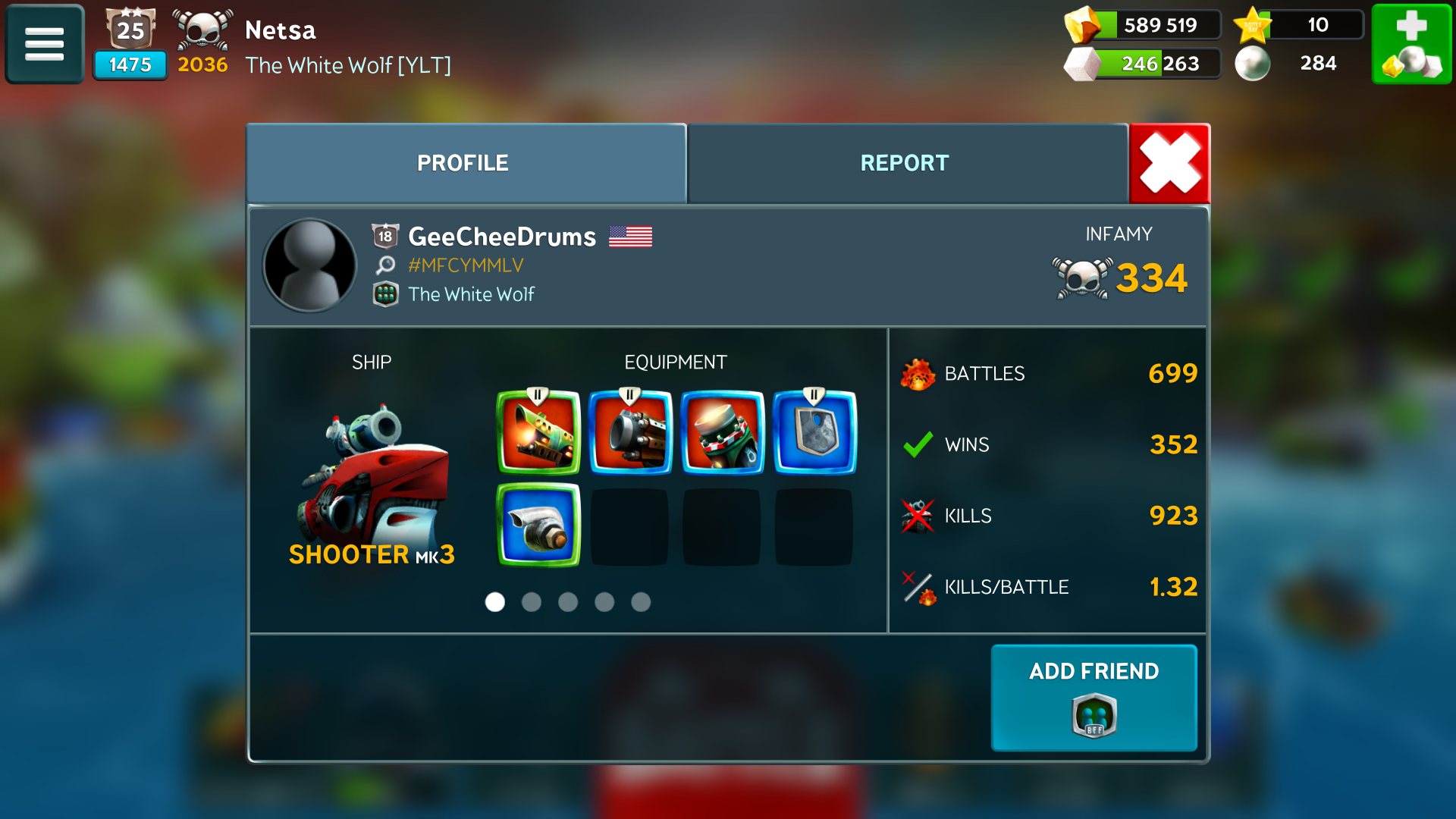Tap the pearls currency counter

pyautogui.click(x=1289, y=64)
